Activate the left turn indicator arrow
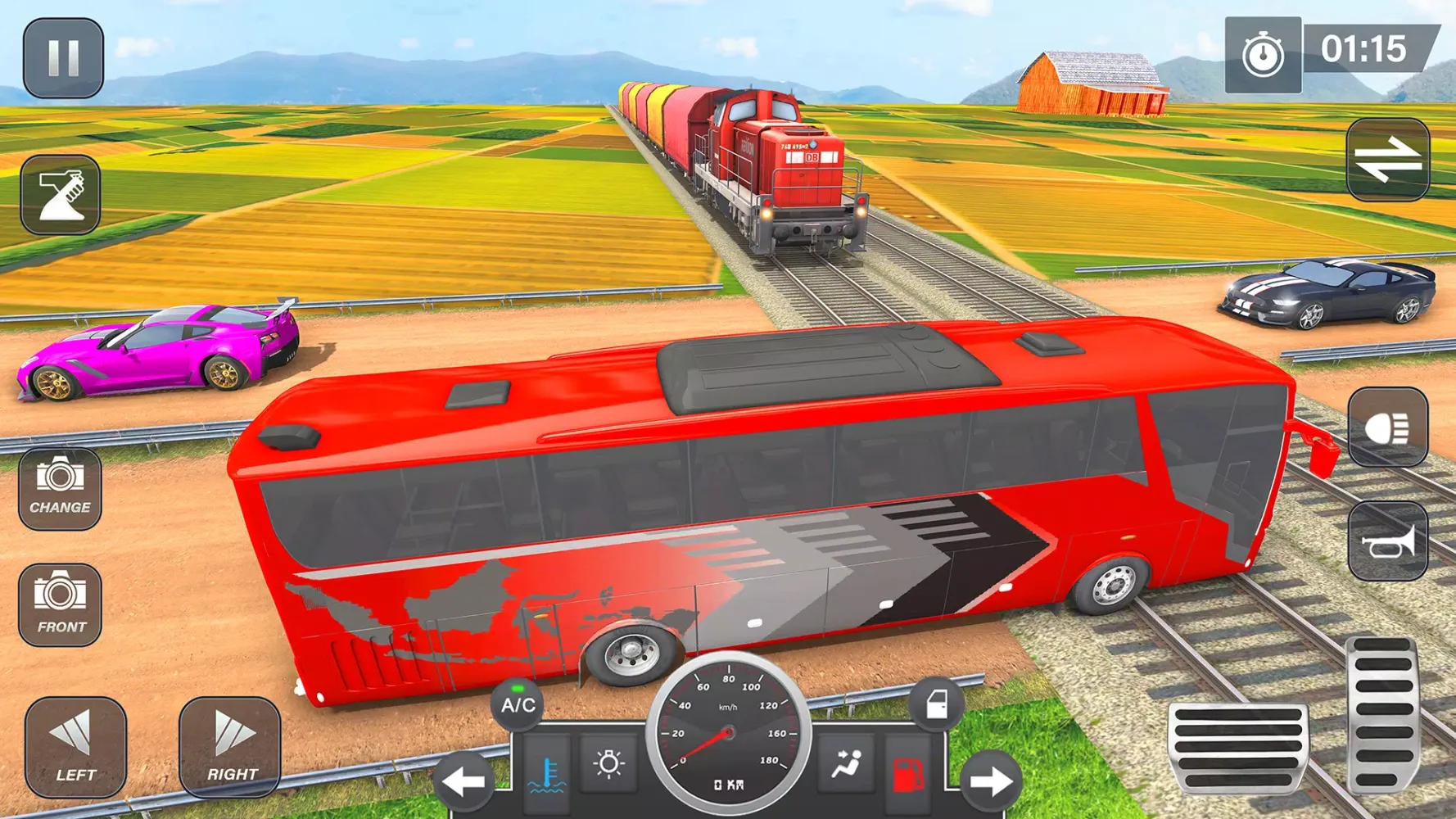The image size is (1456, 819). click(x=464, y=781)
